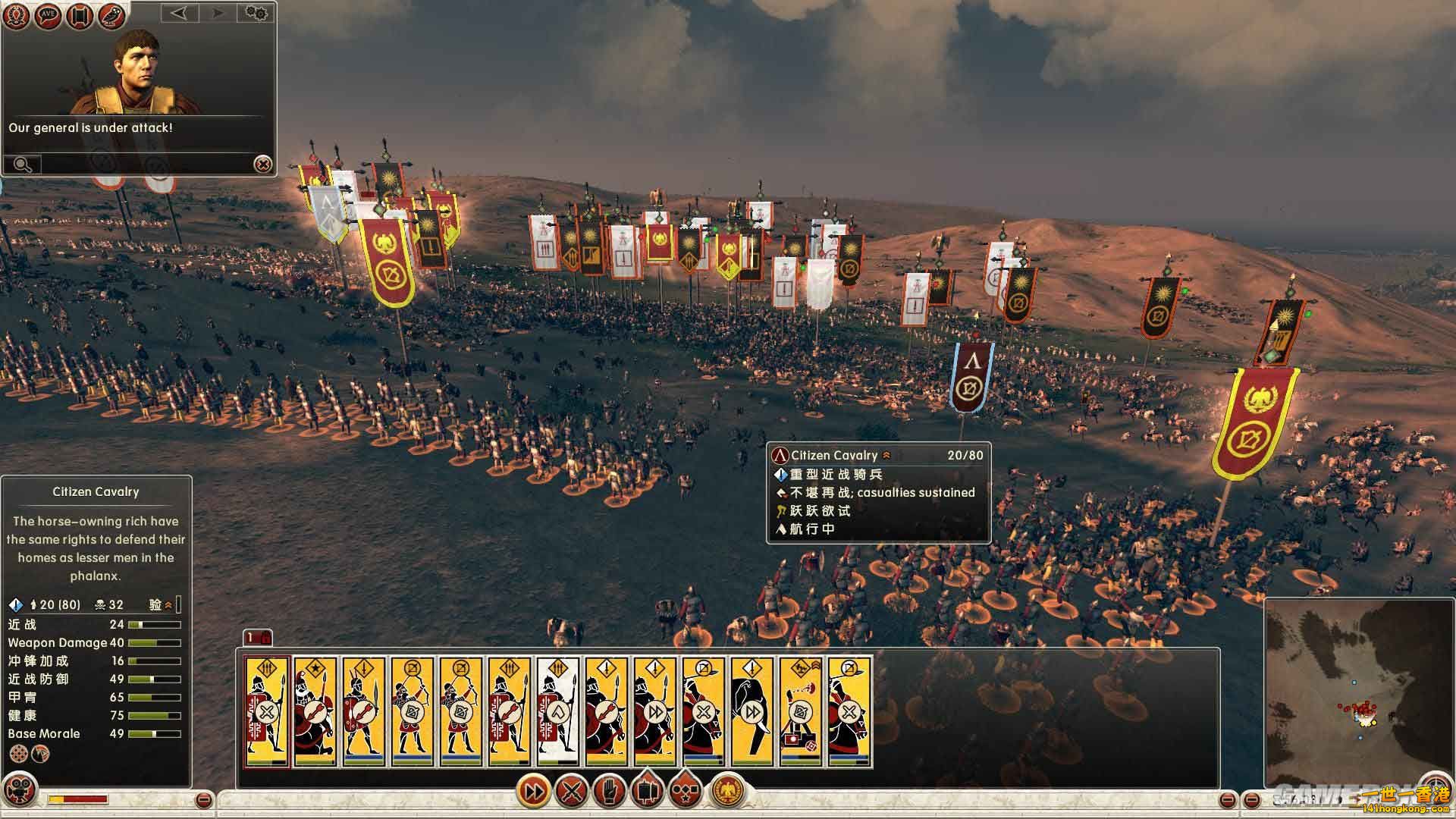The width and height of the screenshot is (1456, 819).
Task: Show previous advisor message
Action: 178,13
